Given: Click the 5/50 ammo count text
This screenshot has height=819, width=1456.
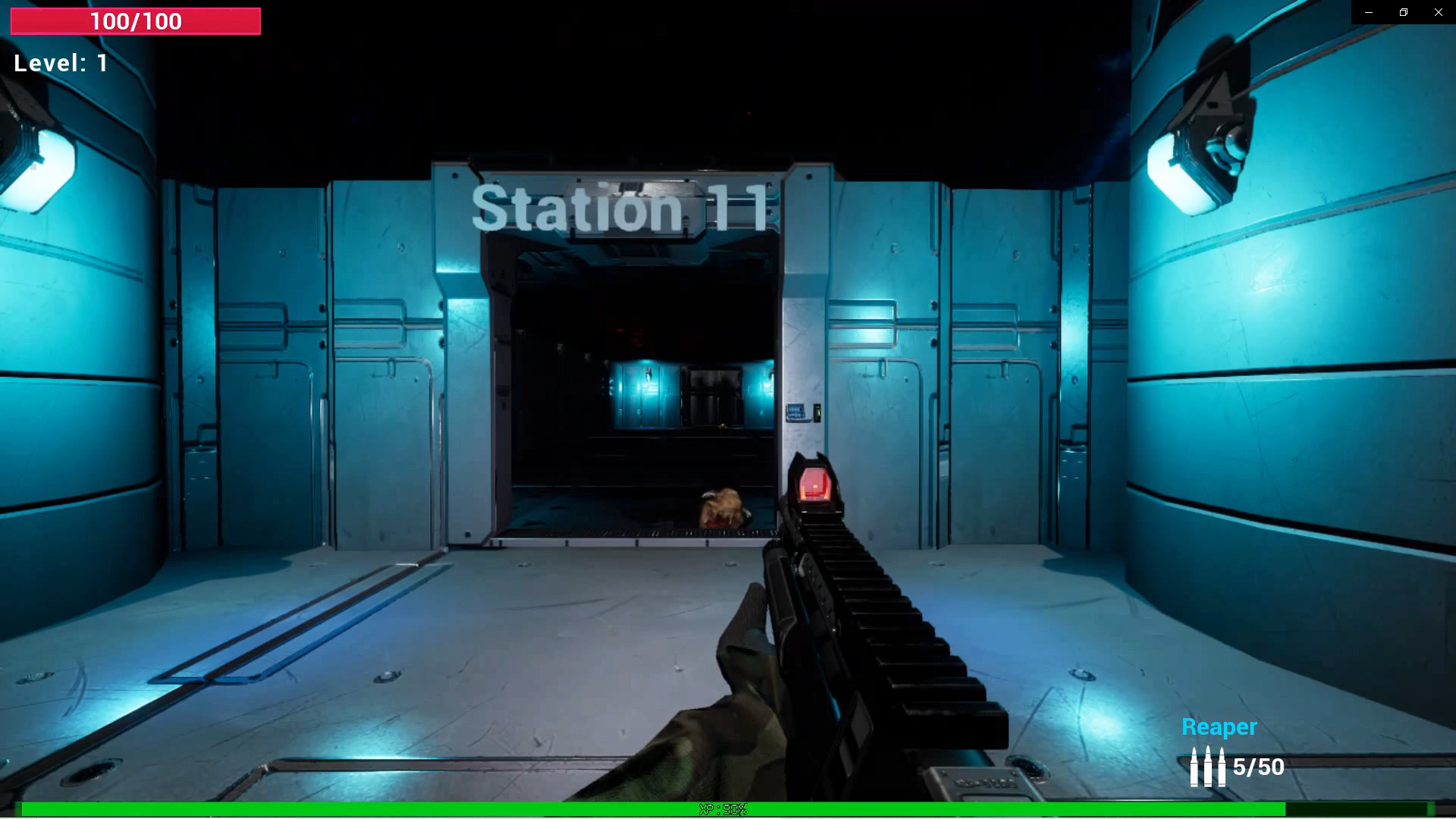Looking at the screenshot, I should click(1257, 767).
